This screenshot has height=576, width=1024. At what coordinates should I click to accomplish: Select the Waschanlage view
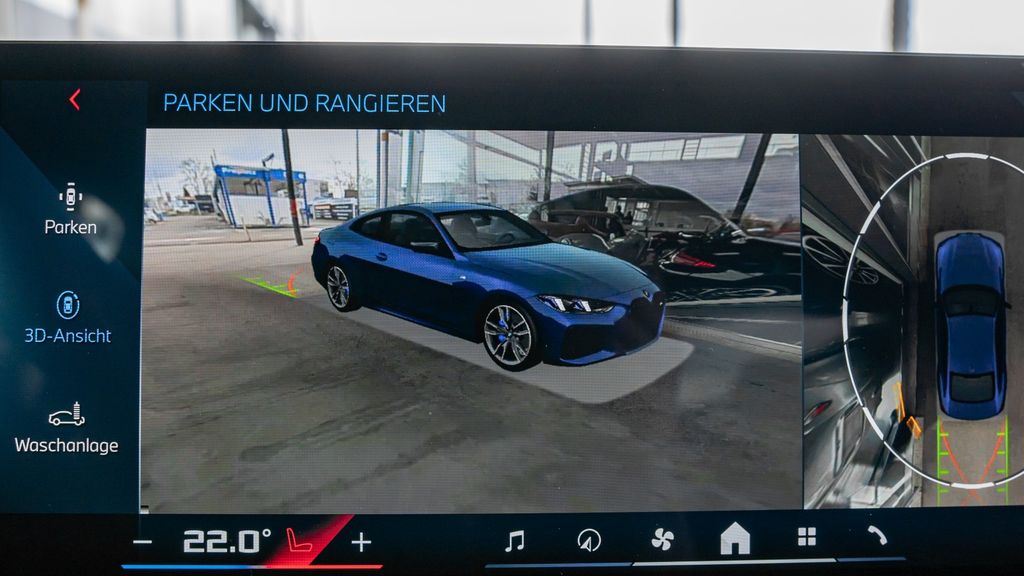(66, 428)
